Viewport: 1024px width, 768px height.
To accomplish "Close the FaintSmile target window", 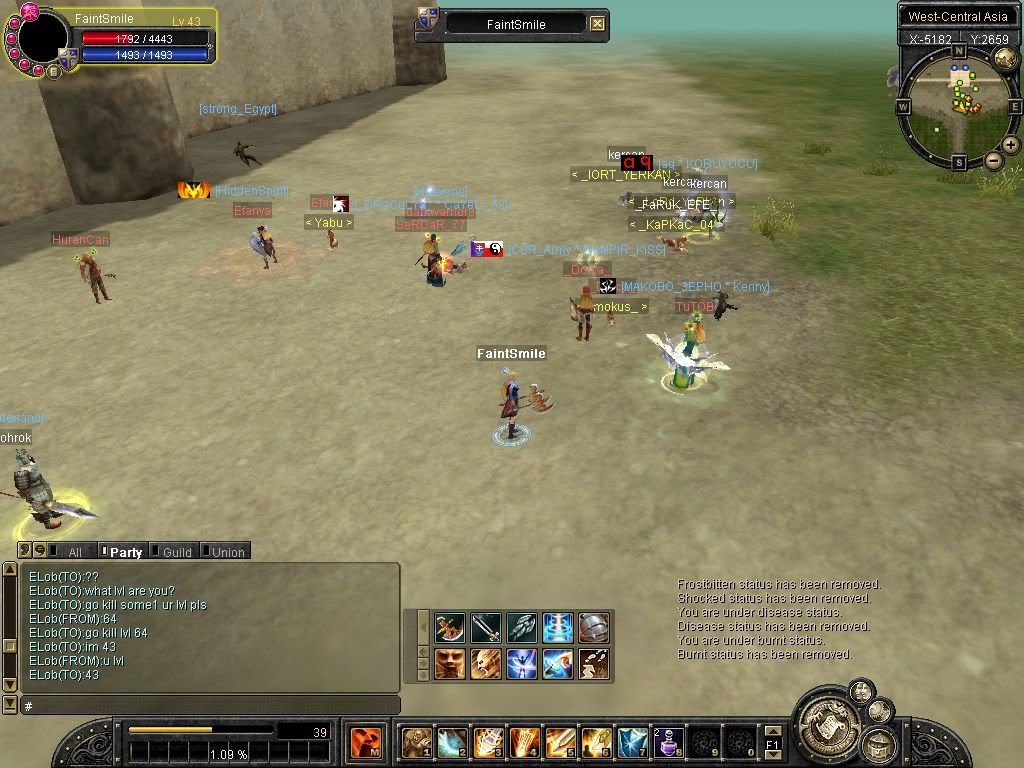I will click(597, 24).
